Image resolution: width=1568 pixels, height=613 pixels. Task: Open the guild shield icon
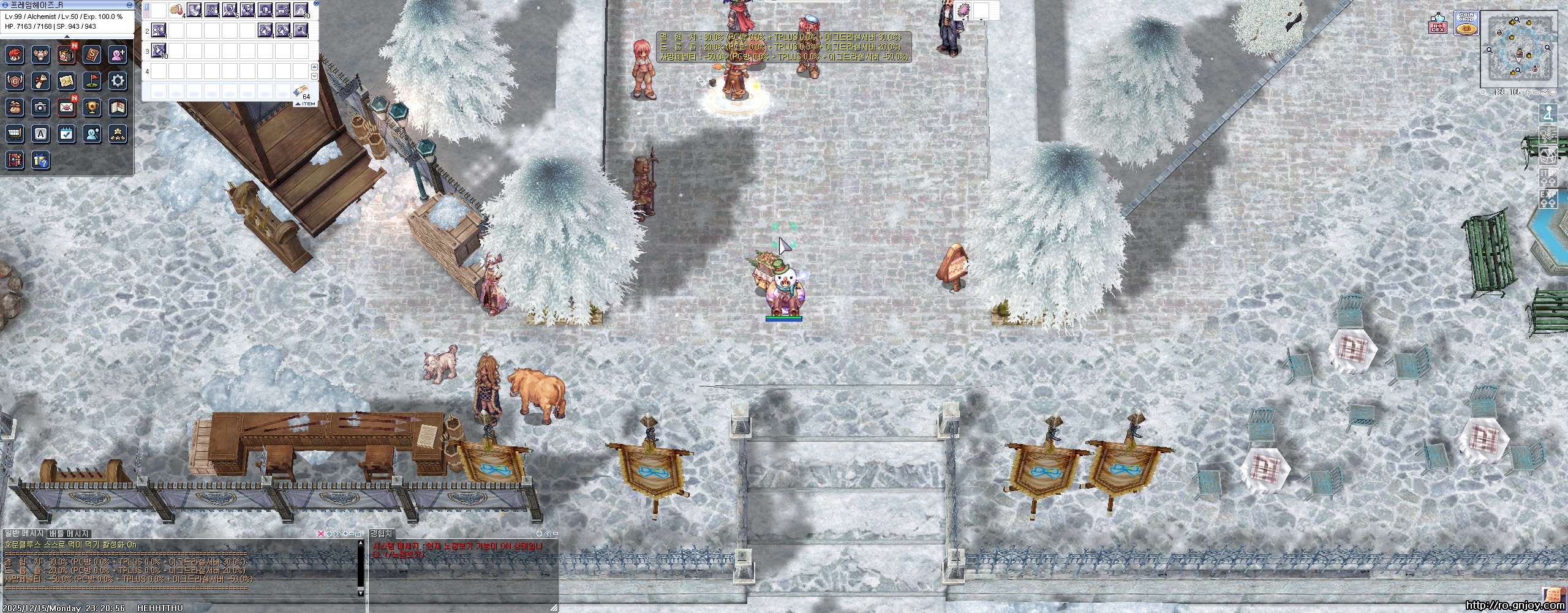(15, 80)
